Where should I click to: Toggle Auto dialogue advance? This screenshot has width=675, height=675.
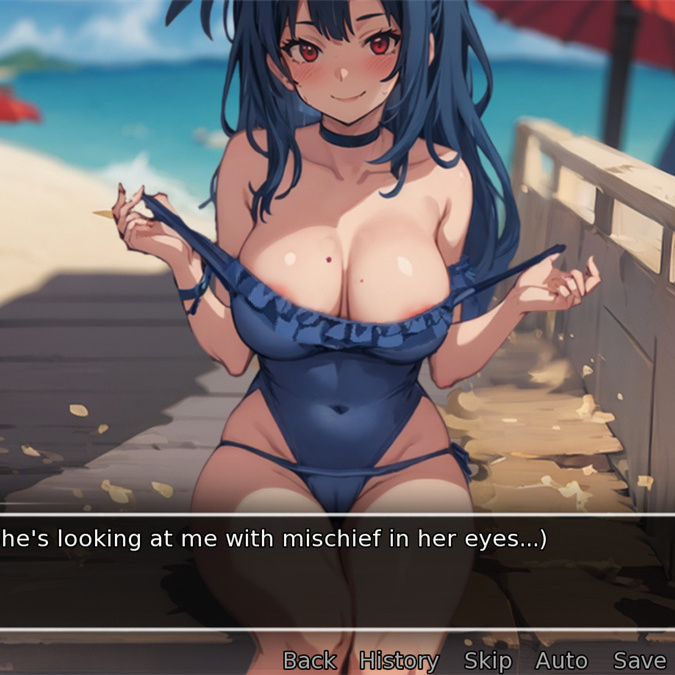pos(561,660)
